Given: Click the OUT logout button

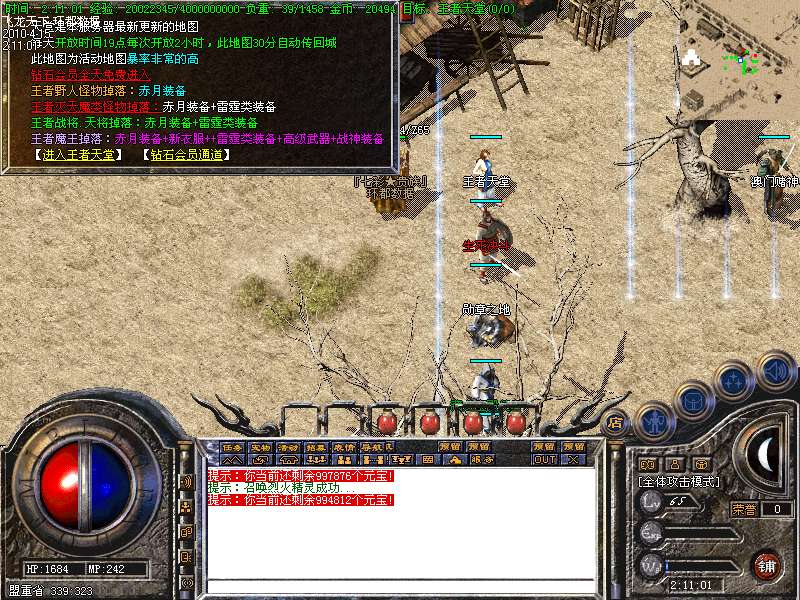Looking at the screenshot, I should point(544,460).
